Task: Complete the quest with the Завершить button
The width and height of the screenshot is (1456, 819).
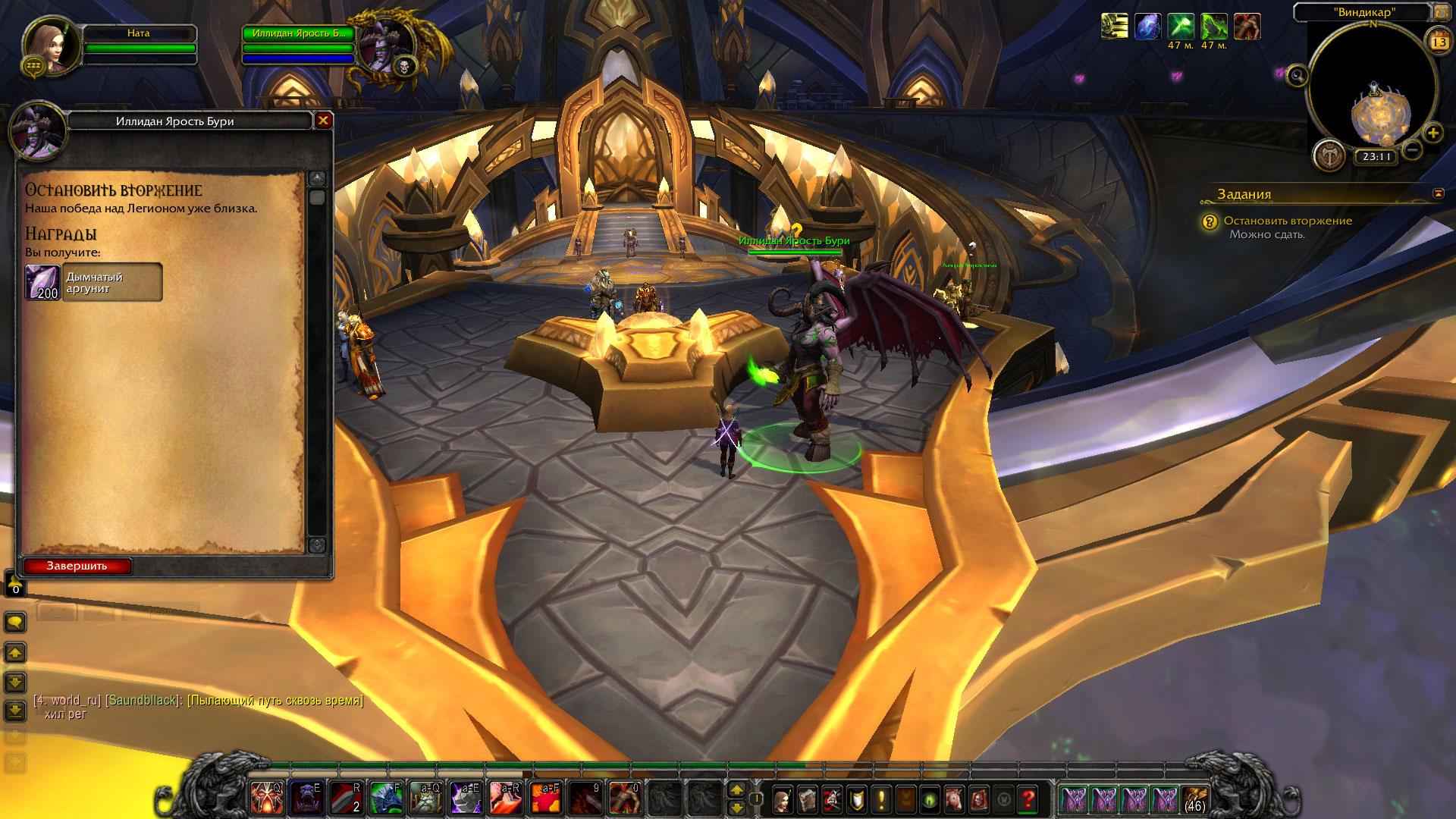Action: [77, 566]
